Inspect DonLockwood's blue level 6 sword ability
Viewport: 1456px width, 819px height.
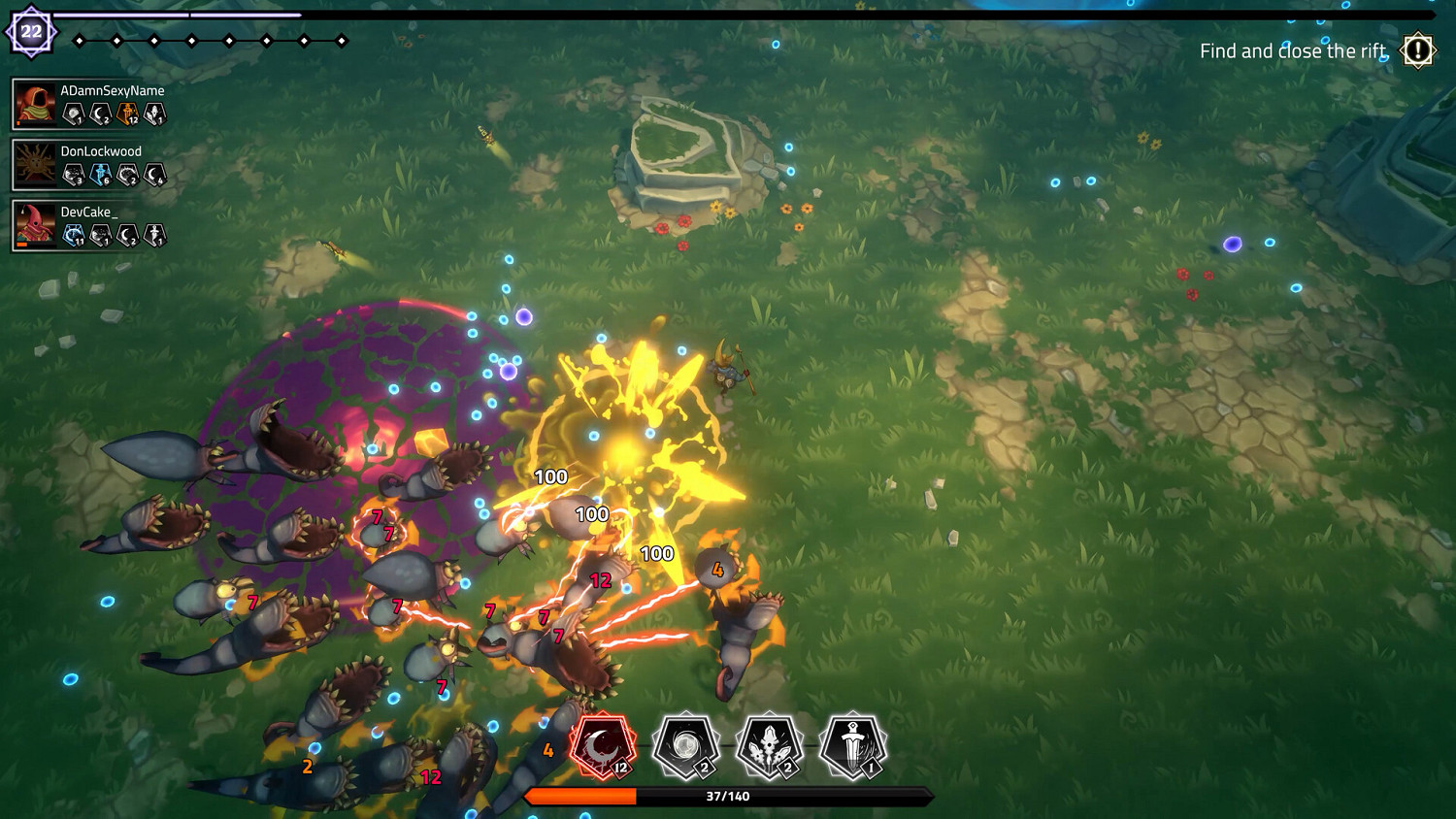point(101,175)
